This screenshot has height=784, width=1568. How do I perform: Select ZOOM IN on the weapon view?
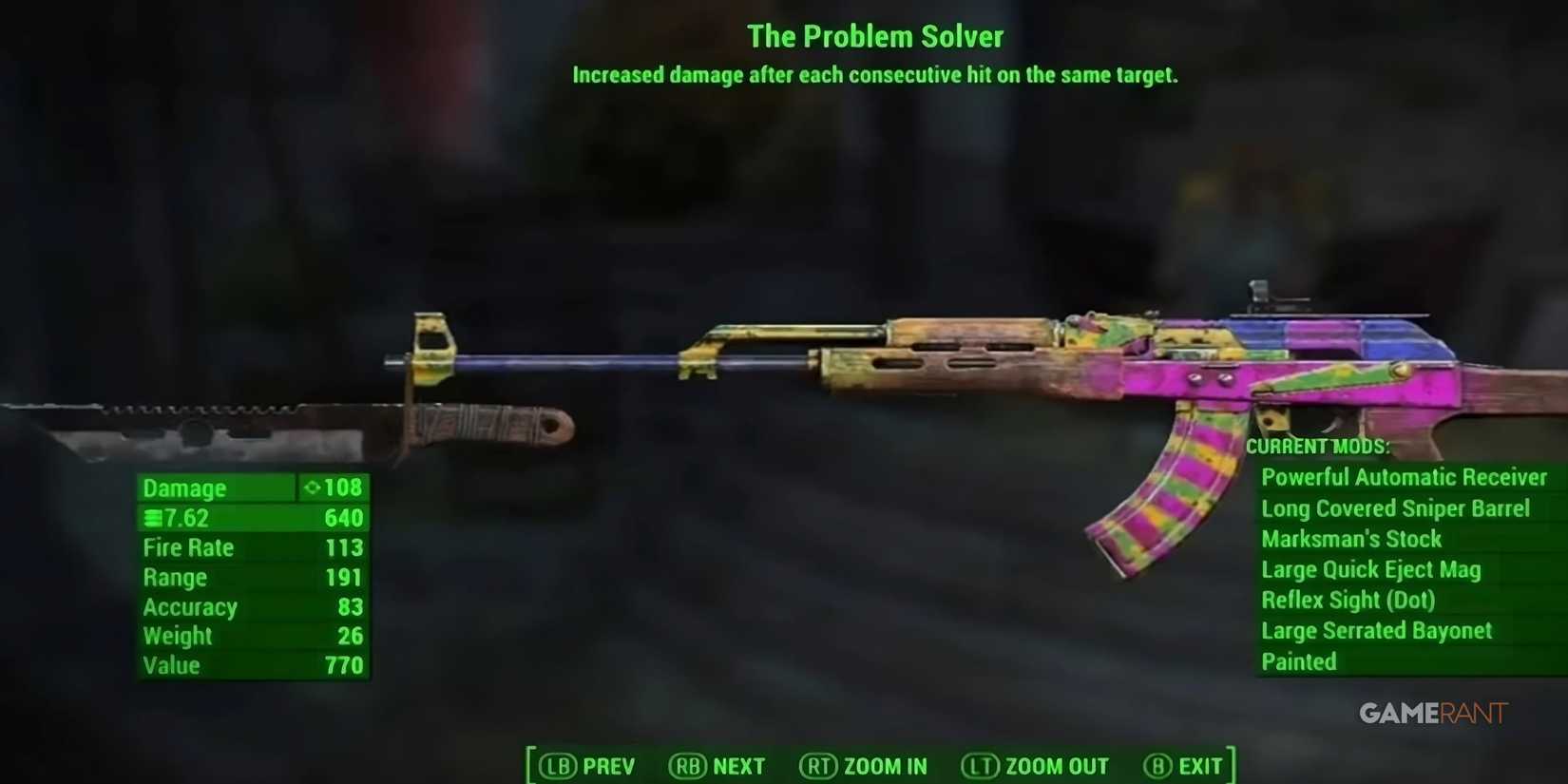point(885,766)
